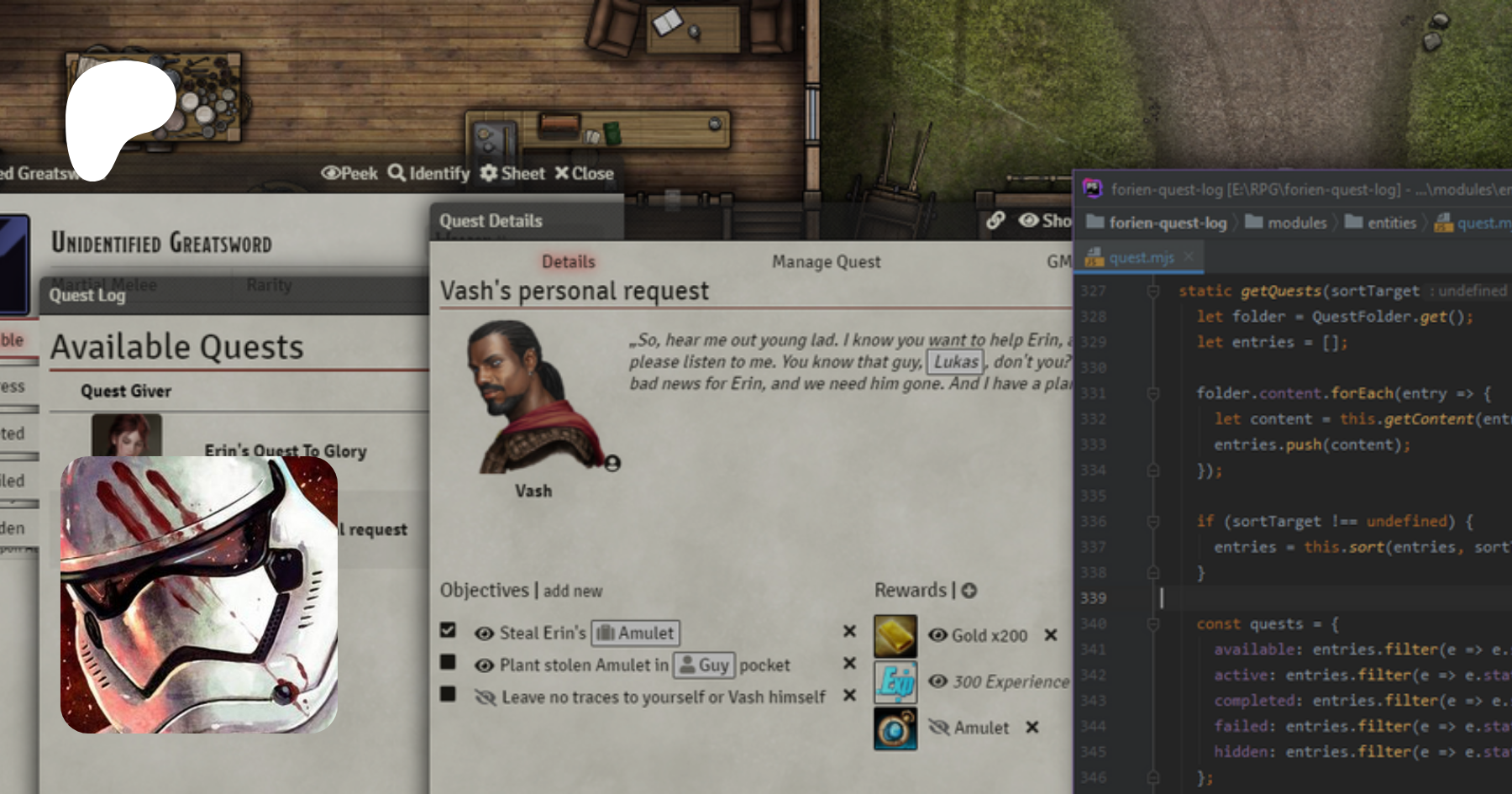This screenshot has height=794, width=1512.
Task: Remove the Gold x200 reward
Action: [x=1050, y=635]
